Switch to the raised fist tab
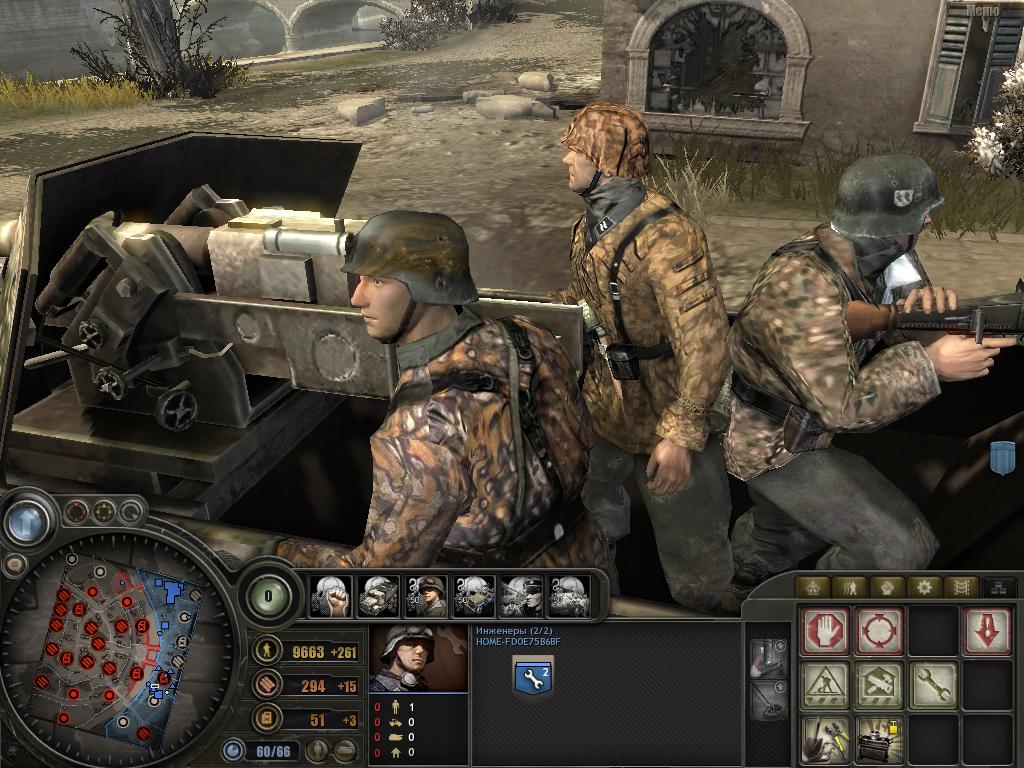 [886, 587]
